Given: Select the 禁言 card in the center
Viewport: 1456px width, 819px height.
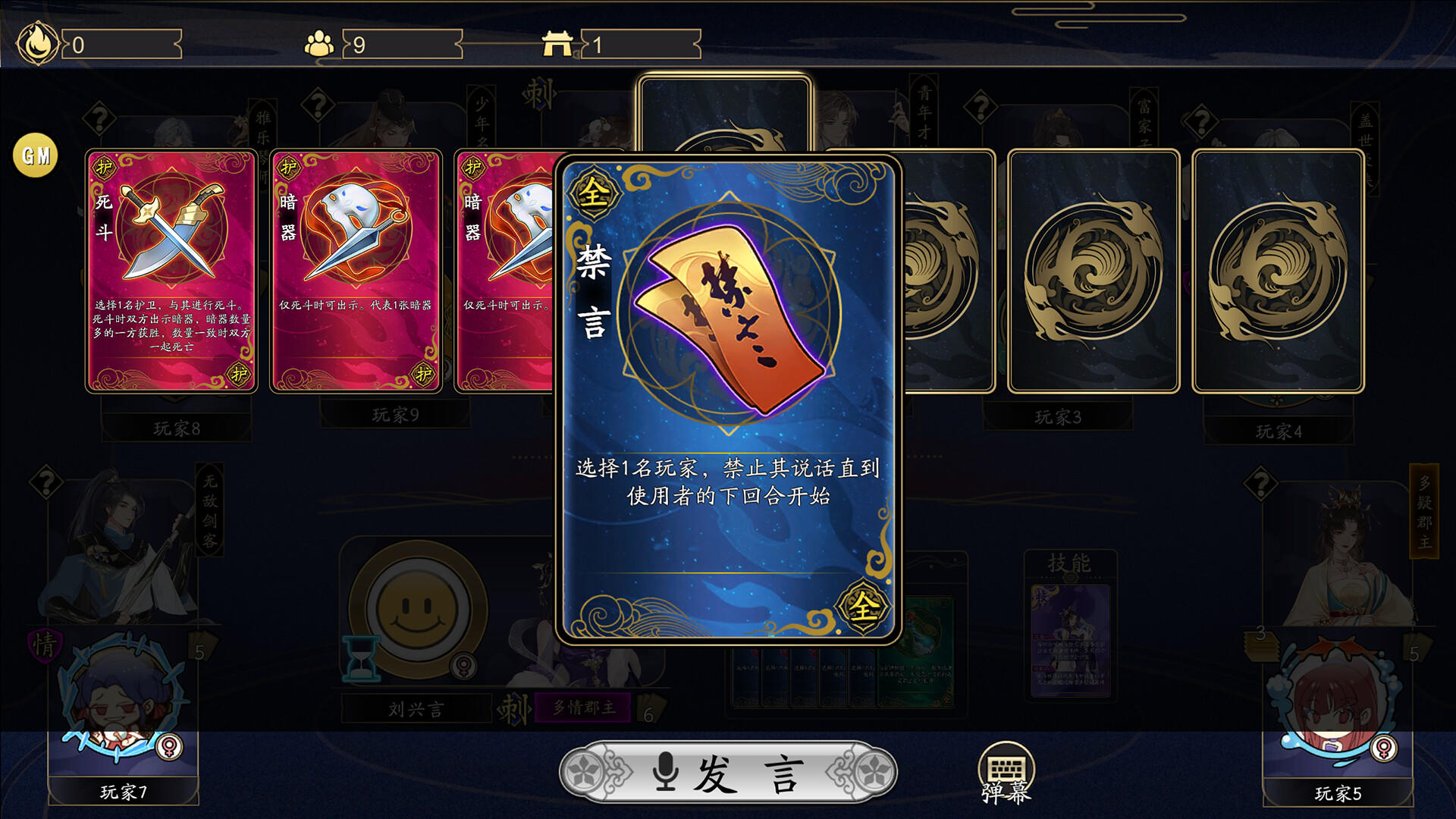Looking at the screenshot, I should (x=726, y=402).
